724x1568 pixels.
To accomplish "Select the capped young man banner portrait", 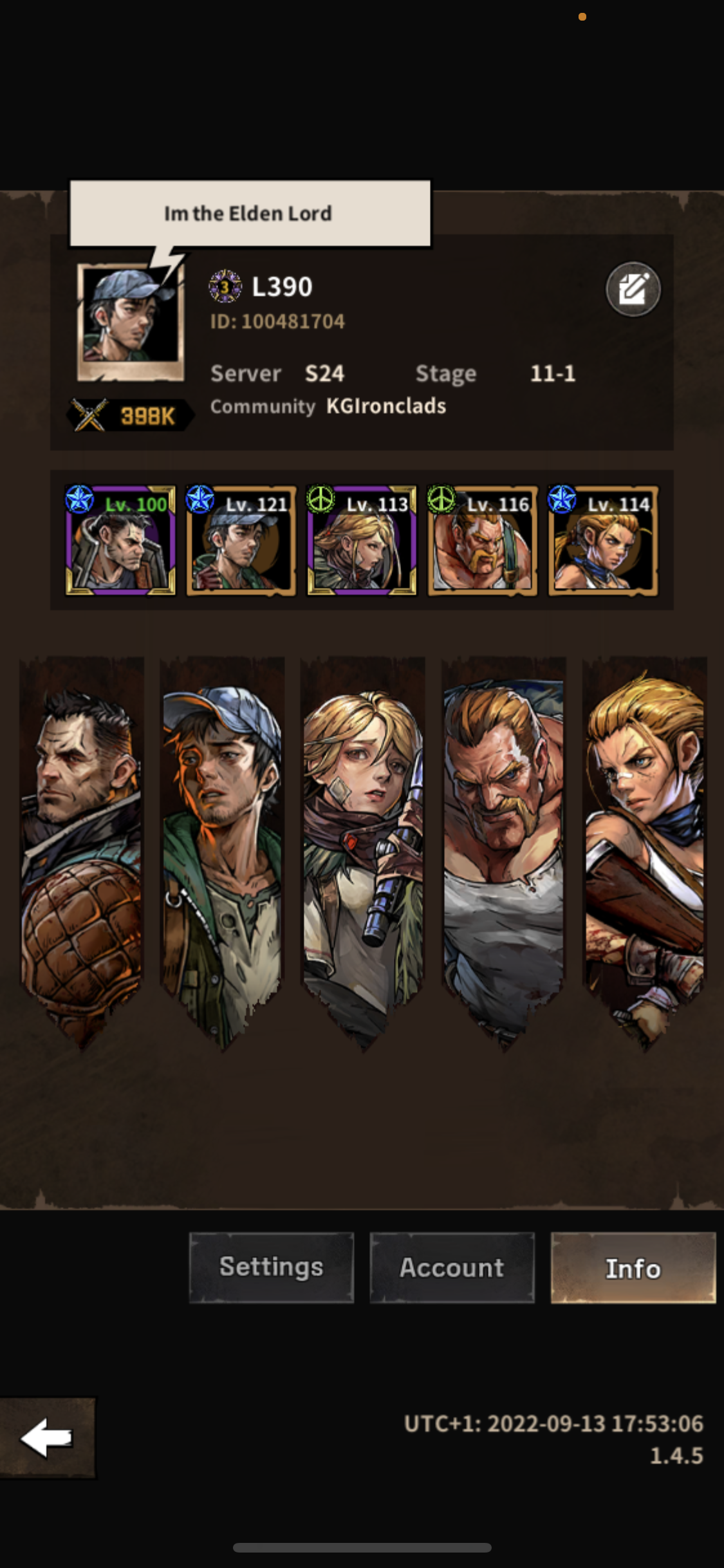I will pos(222,850).
